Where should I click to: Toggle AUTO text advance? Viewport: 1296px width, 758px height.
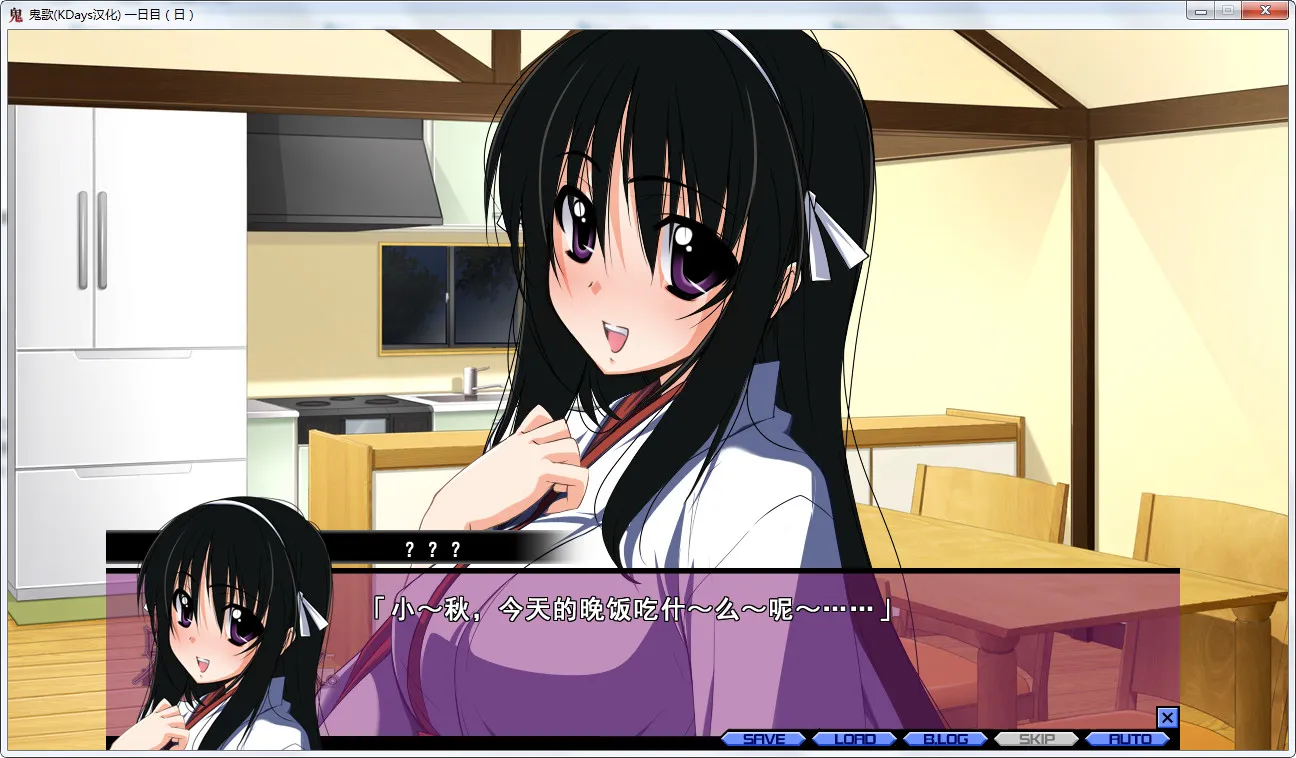[1128, 739]
